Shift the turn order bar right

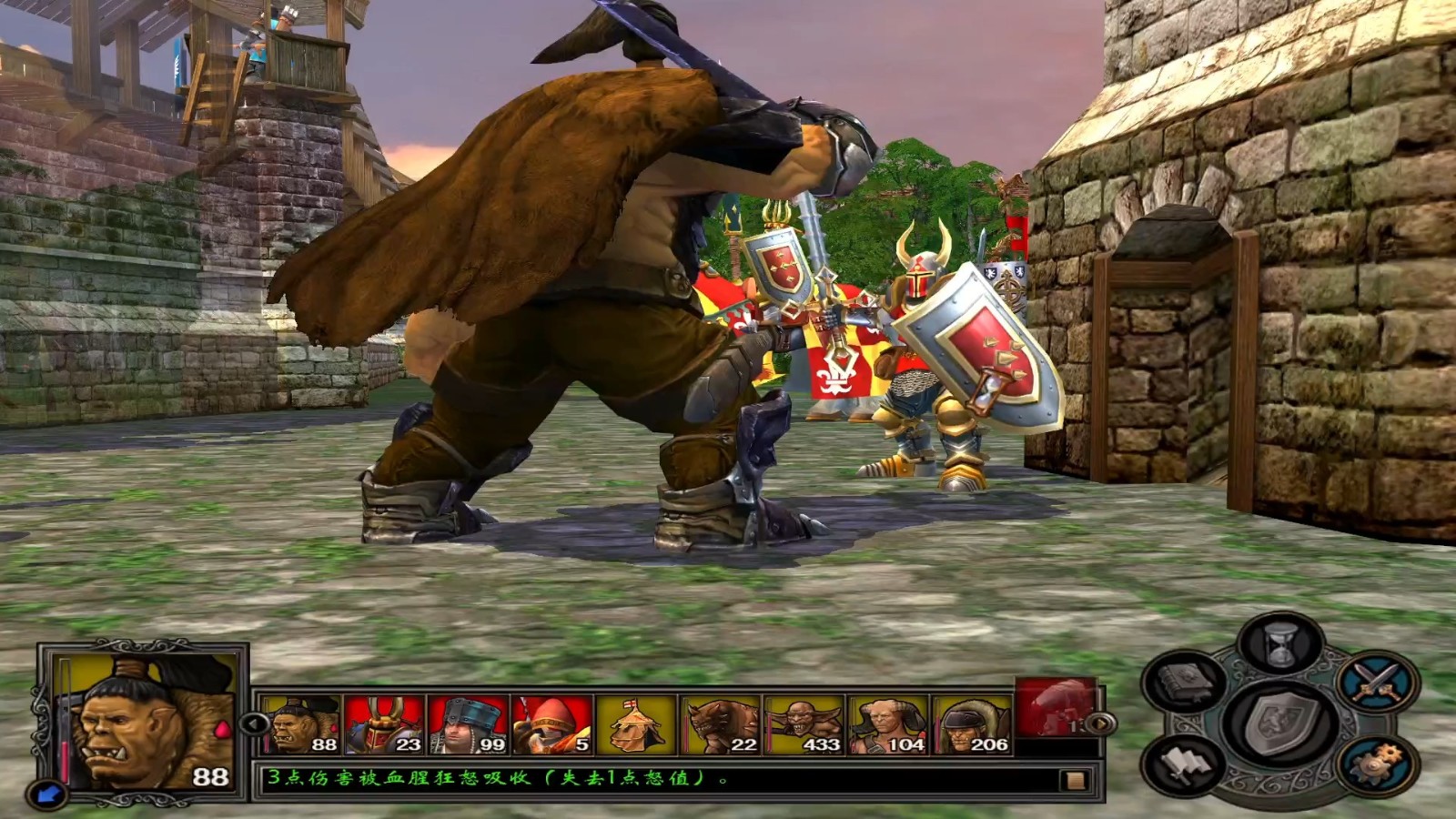click(1102, 724)
